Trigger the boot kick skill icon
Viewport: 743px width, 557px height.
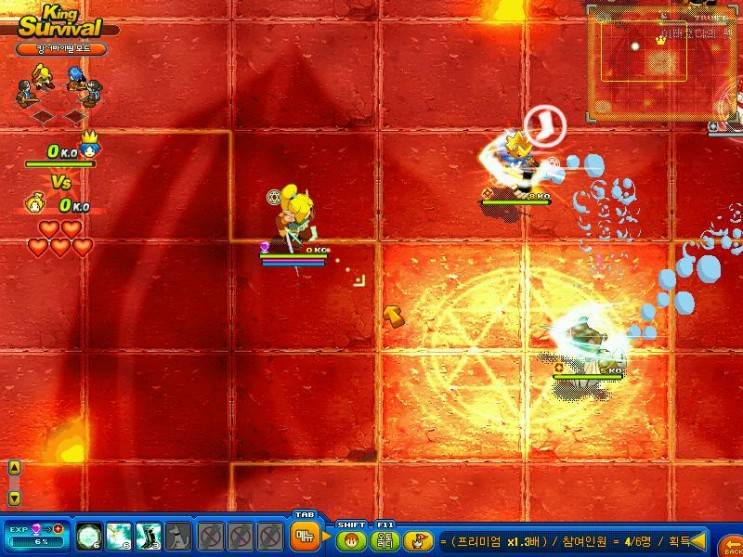[149, 535]
